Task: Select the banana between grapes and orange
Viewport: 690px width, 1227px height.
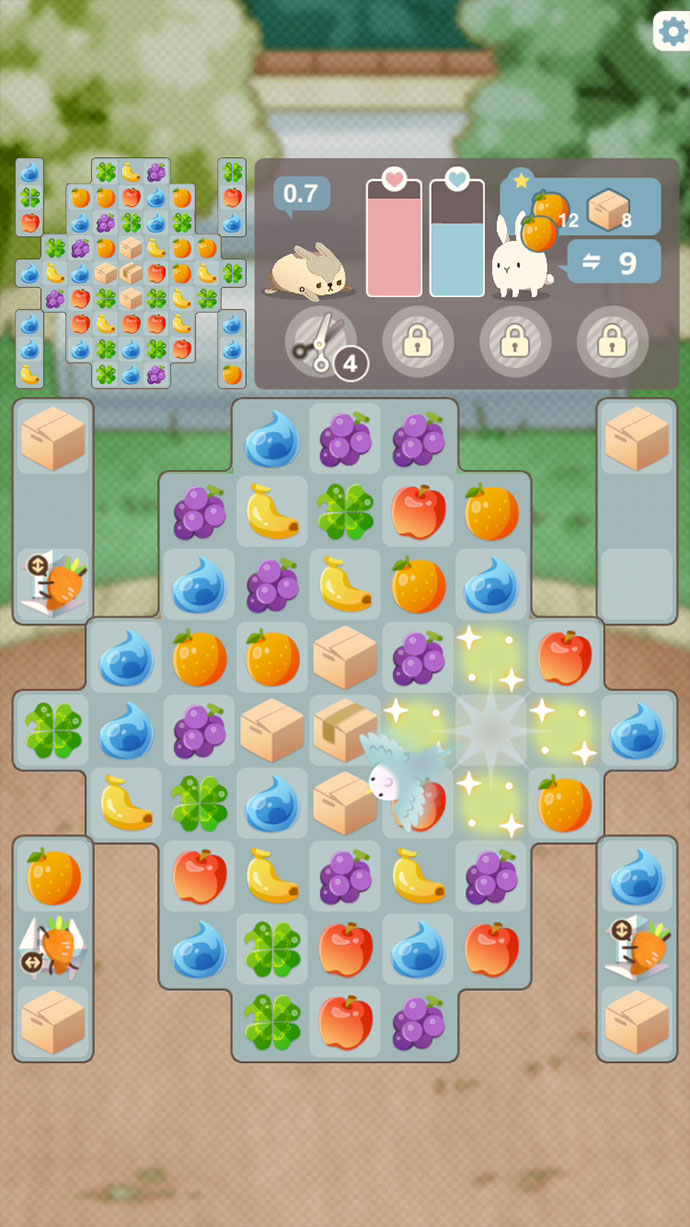Action: [x=344, y=584]
